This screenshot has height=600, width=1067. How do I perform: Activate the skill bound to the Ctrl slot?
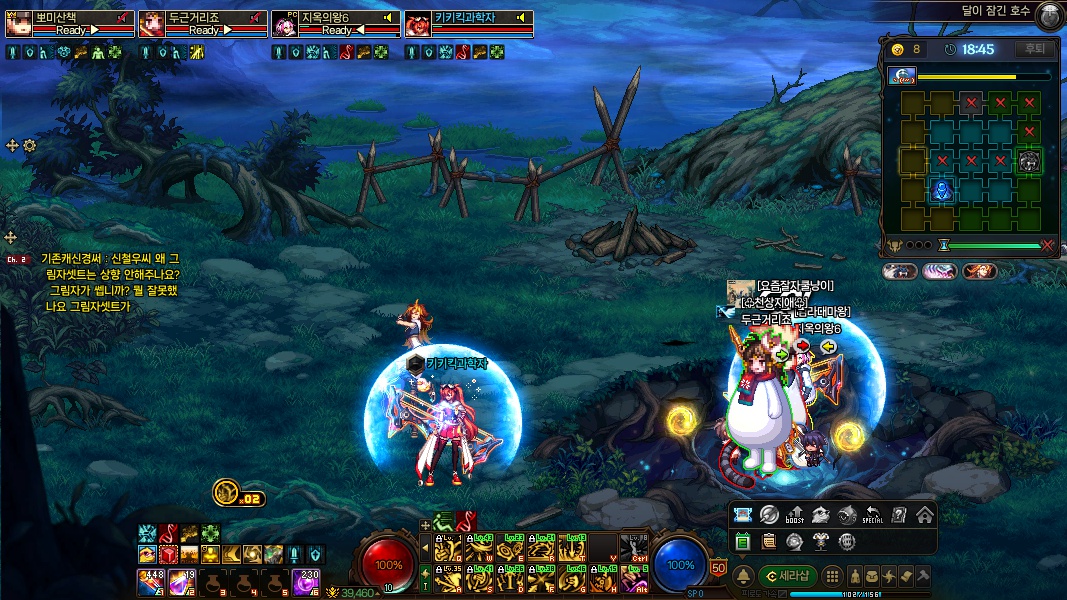(x=634, y=549)
